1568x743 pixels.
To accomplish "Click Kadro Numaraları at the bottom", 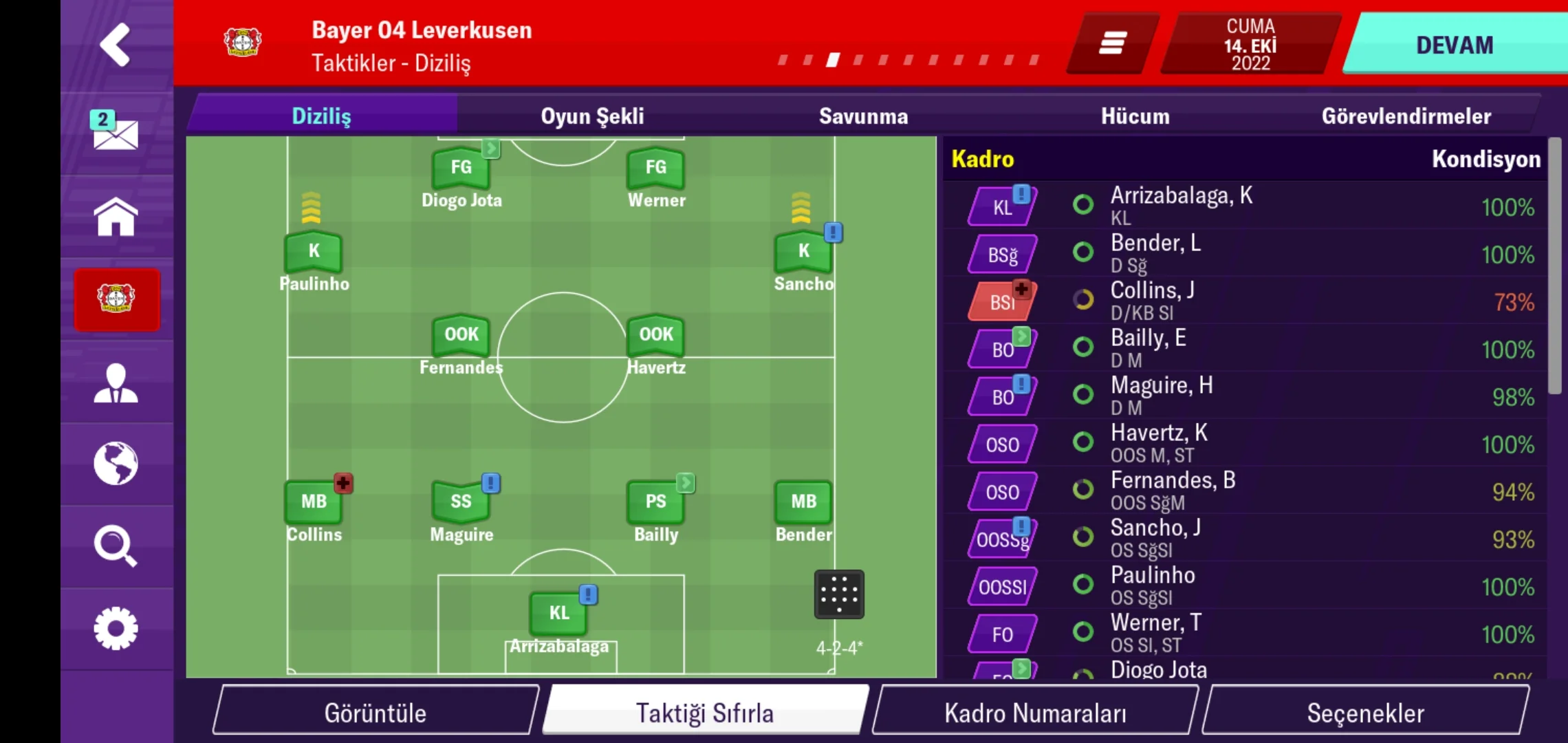I will point(1034,713).
